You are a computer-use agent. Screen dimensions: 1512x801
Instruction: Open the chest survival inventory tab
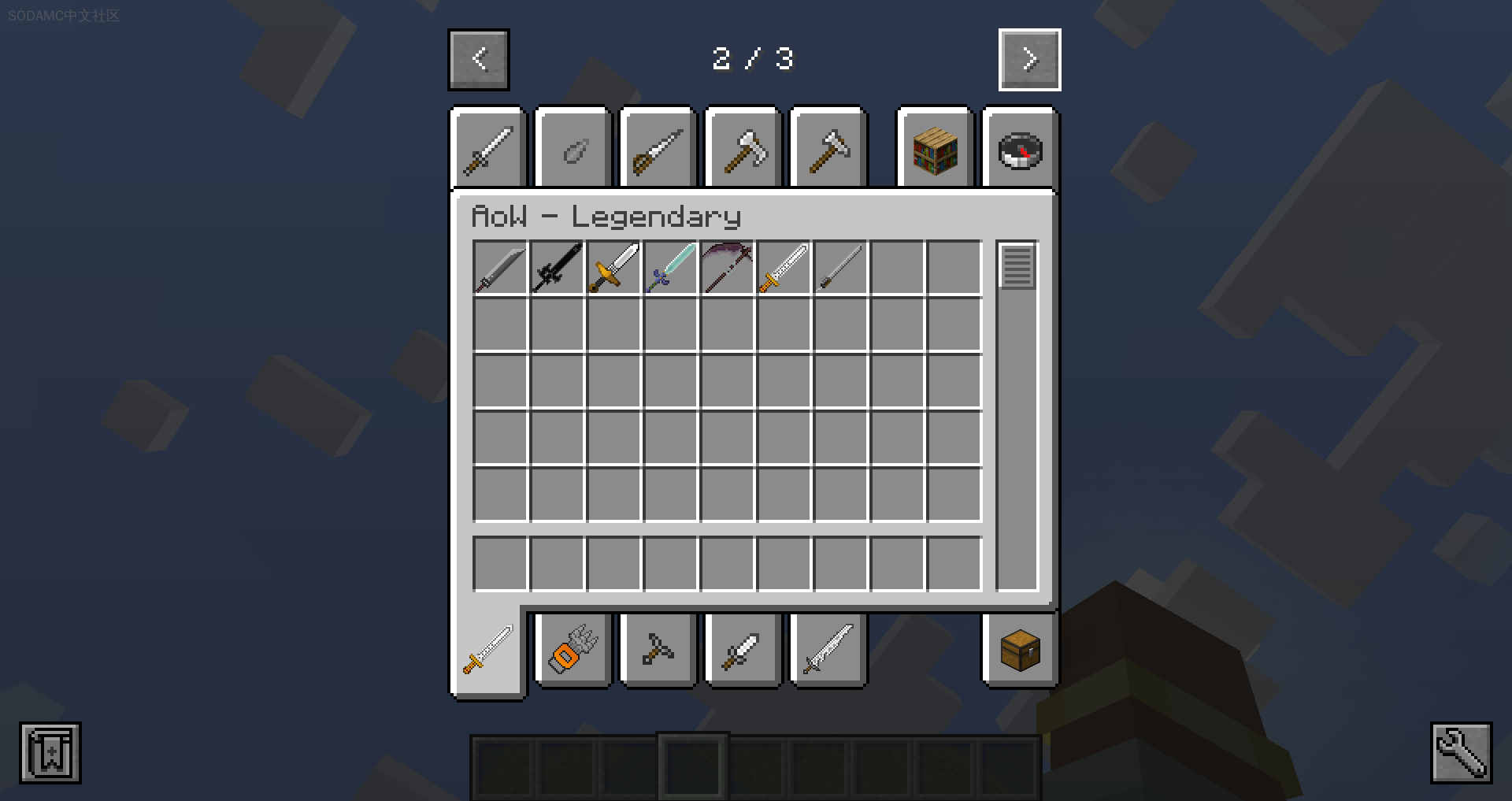[1020, 651]
